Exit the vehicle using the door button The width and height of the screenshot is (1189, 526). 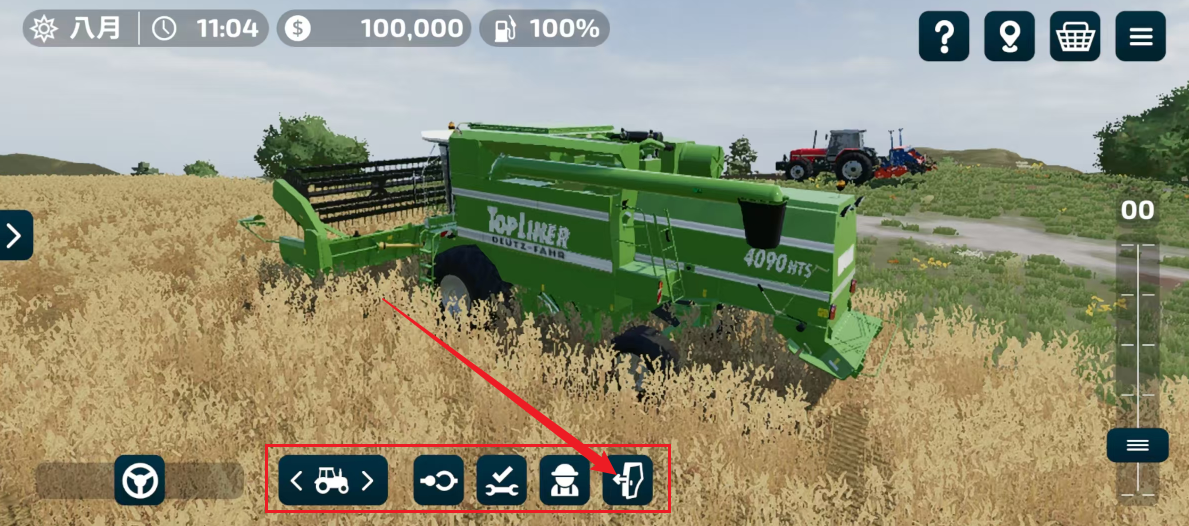pos(628,481)
